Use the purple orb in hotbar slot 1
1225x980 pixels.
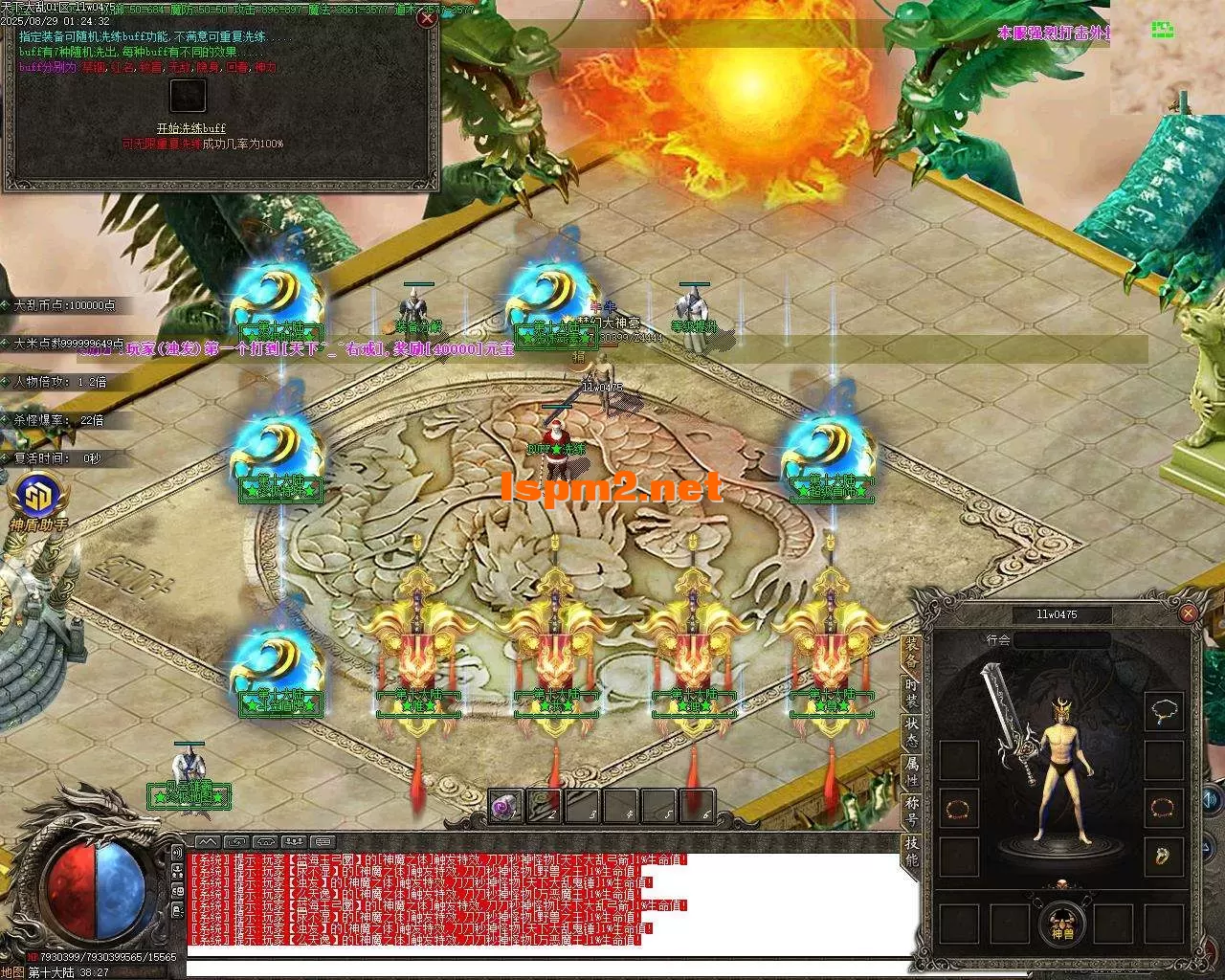point(506,806)
